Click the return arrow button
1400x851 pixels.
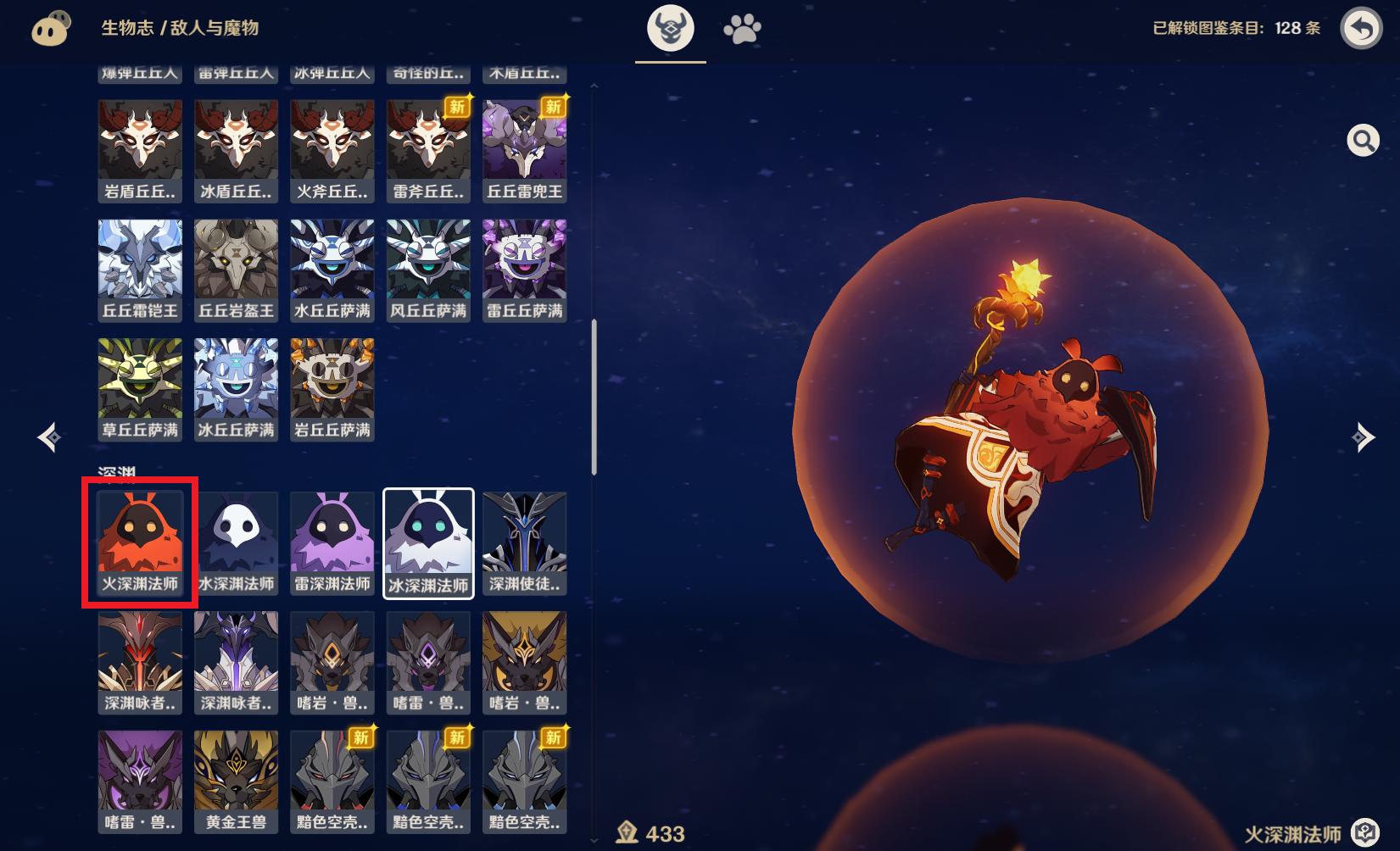[x=1361, y=29]
